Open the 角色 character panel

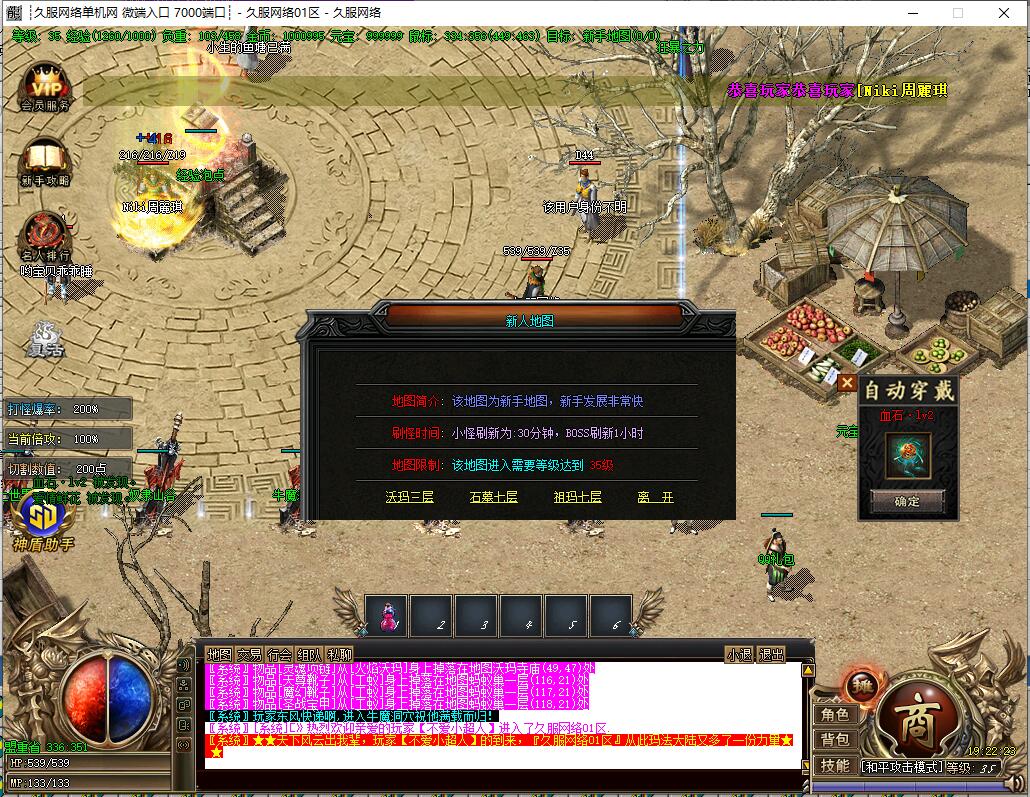point(835,714)
